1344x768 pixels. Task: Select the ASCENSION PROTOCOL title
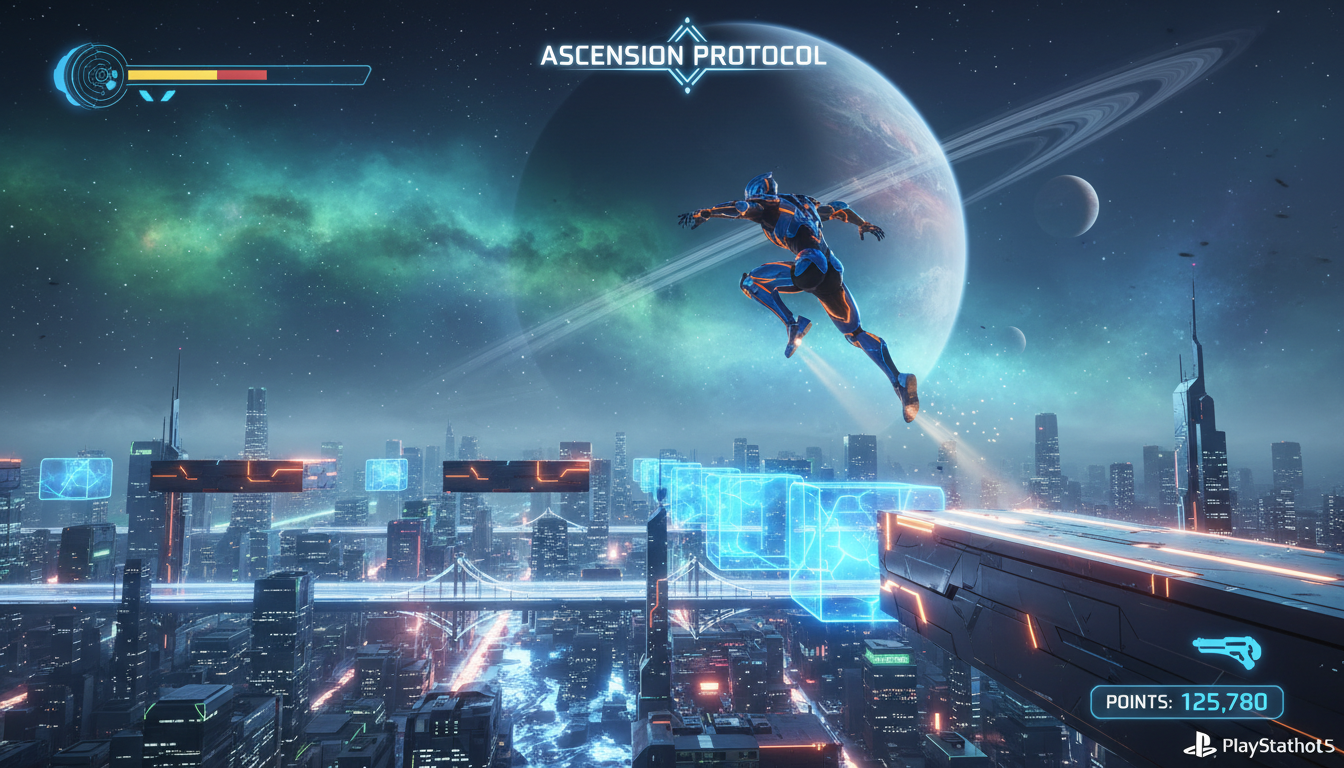pos(684,57)
